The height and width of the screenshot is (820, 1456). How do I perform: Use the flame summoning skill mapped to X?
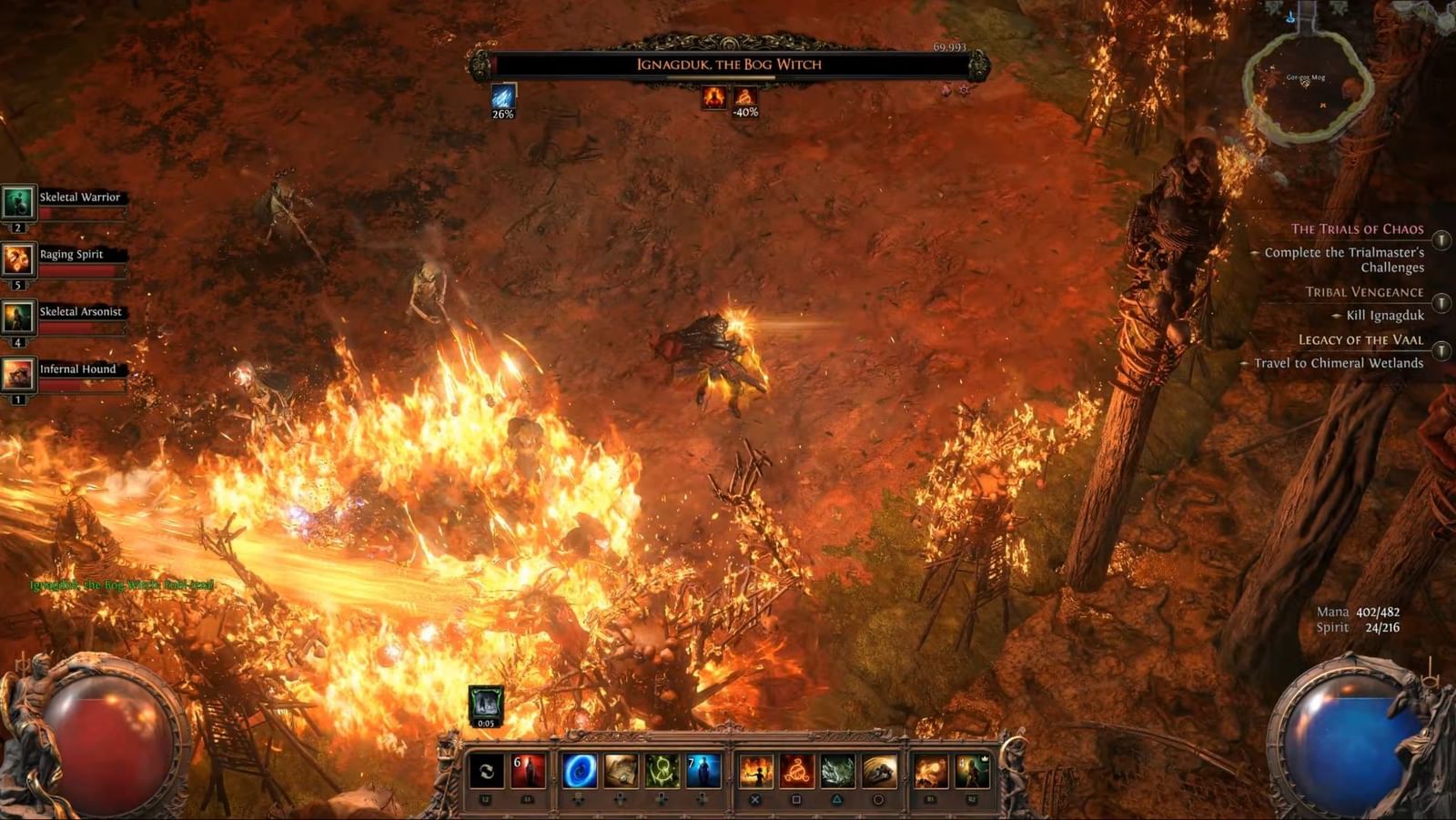[x=757, y=772]
